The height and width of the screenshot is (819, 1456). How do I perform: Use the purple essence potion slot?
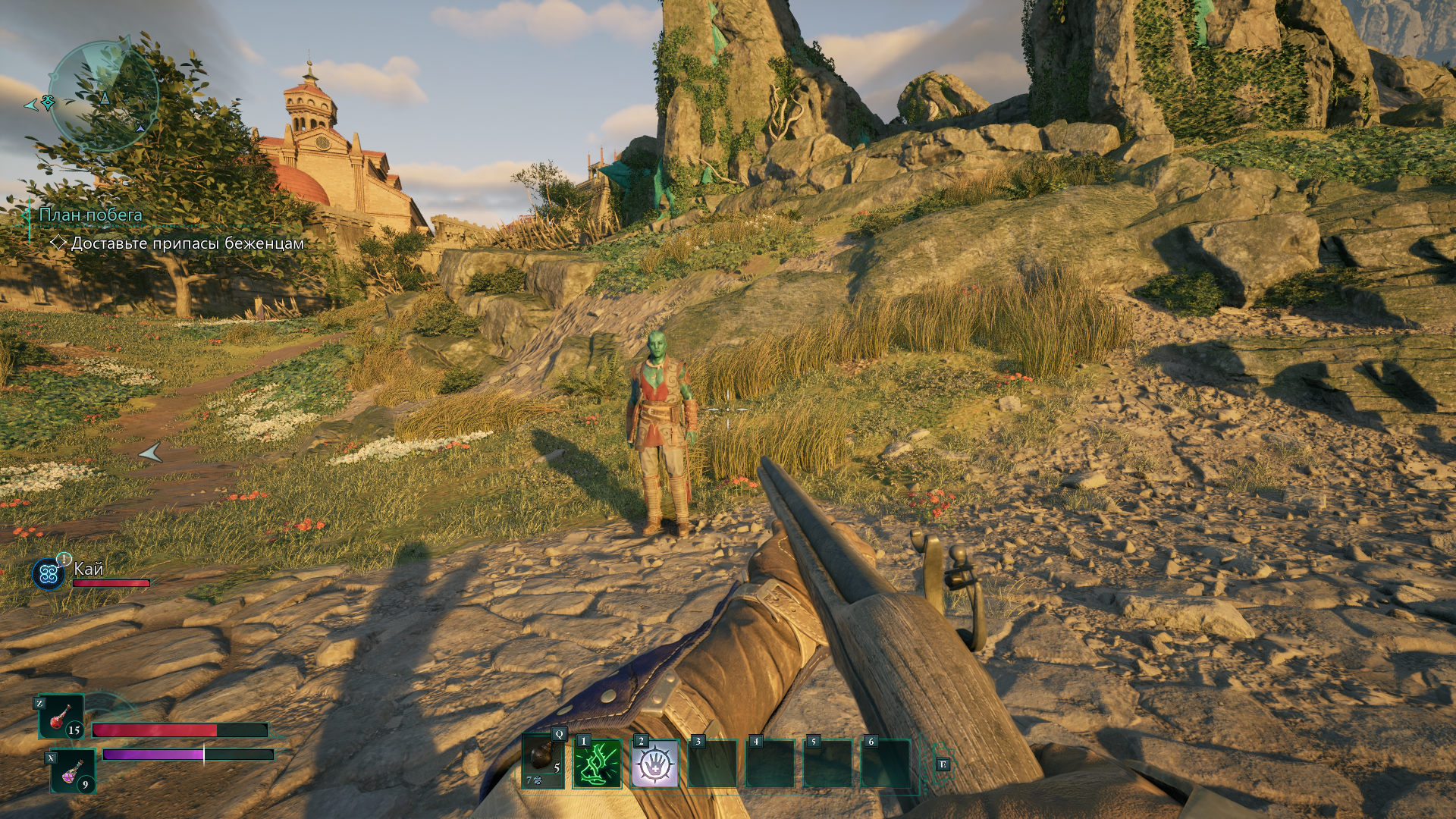73,771
